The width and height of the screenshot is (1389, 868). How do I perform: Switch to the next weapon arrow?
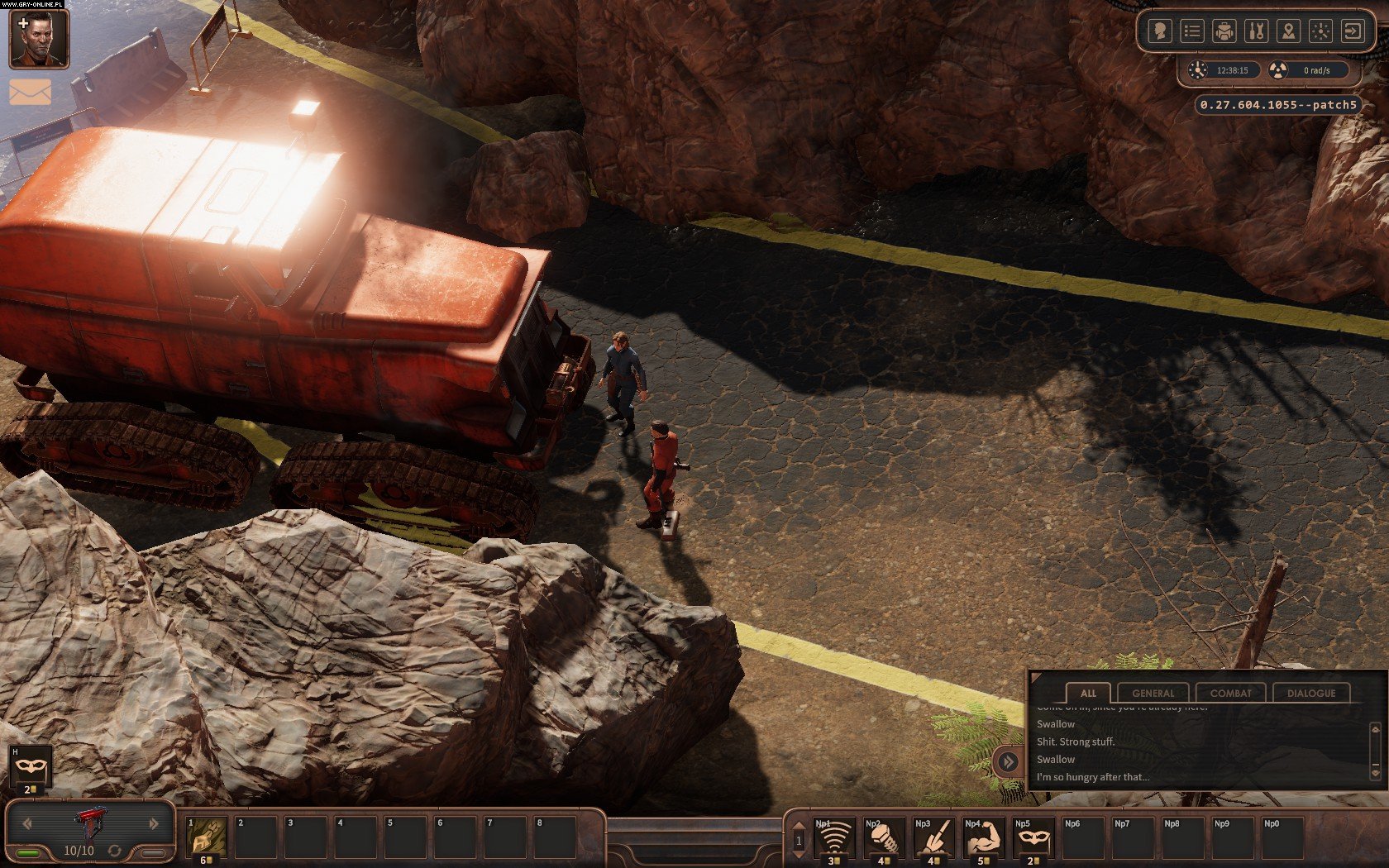tap(154, 823)
